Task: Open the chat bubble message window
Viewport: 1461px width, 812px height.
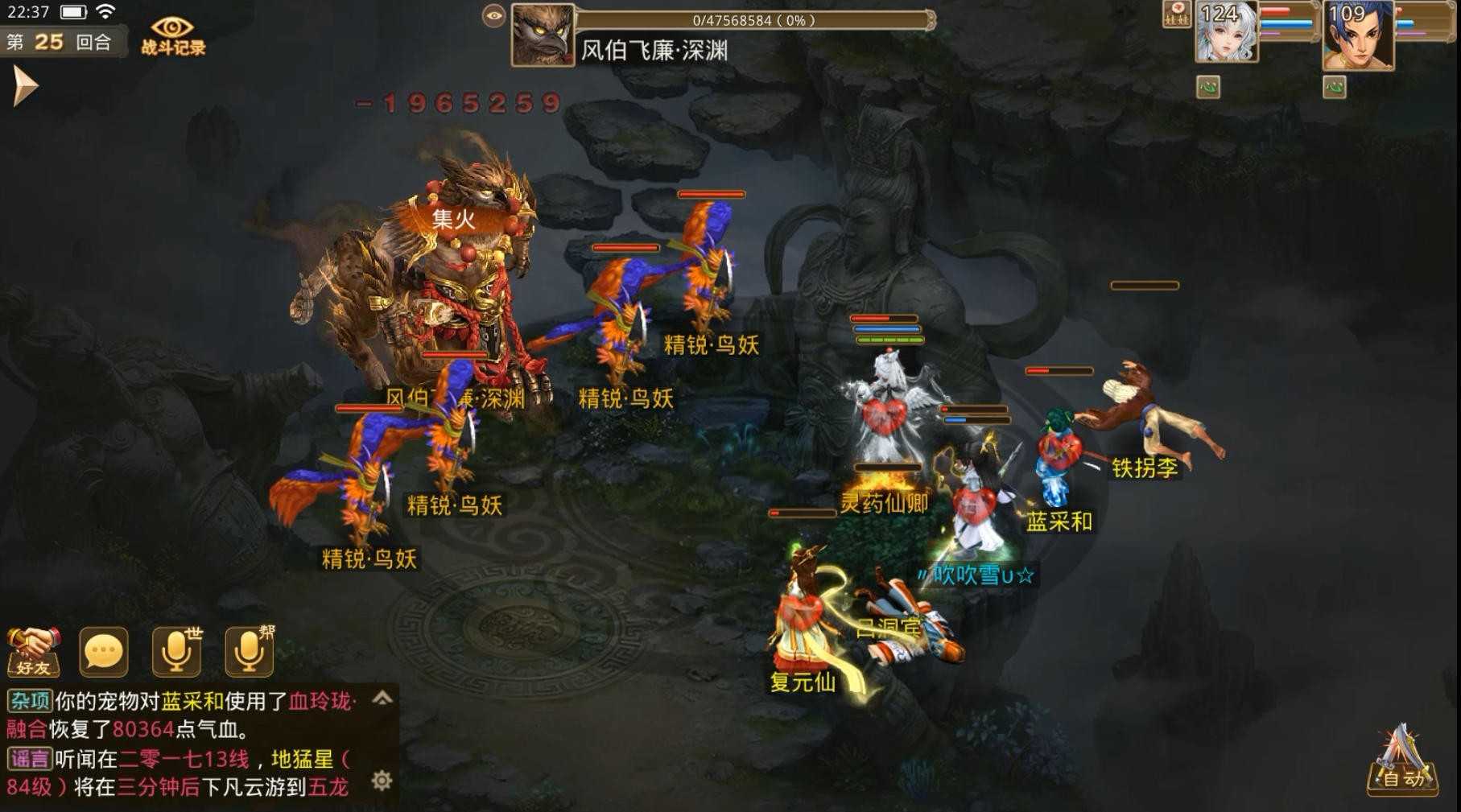Action: pyautogui.click(x=102, y=650)
